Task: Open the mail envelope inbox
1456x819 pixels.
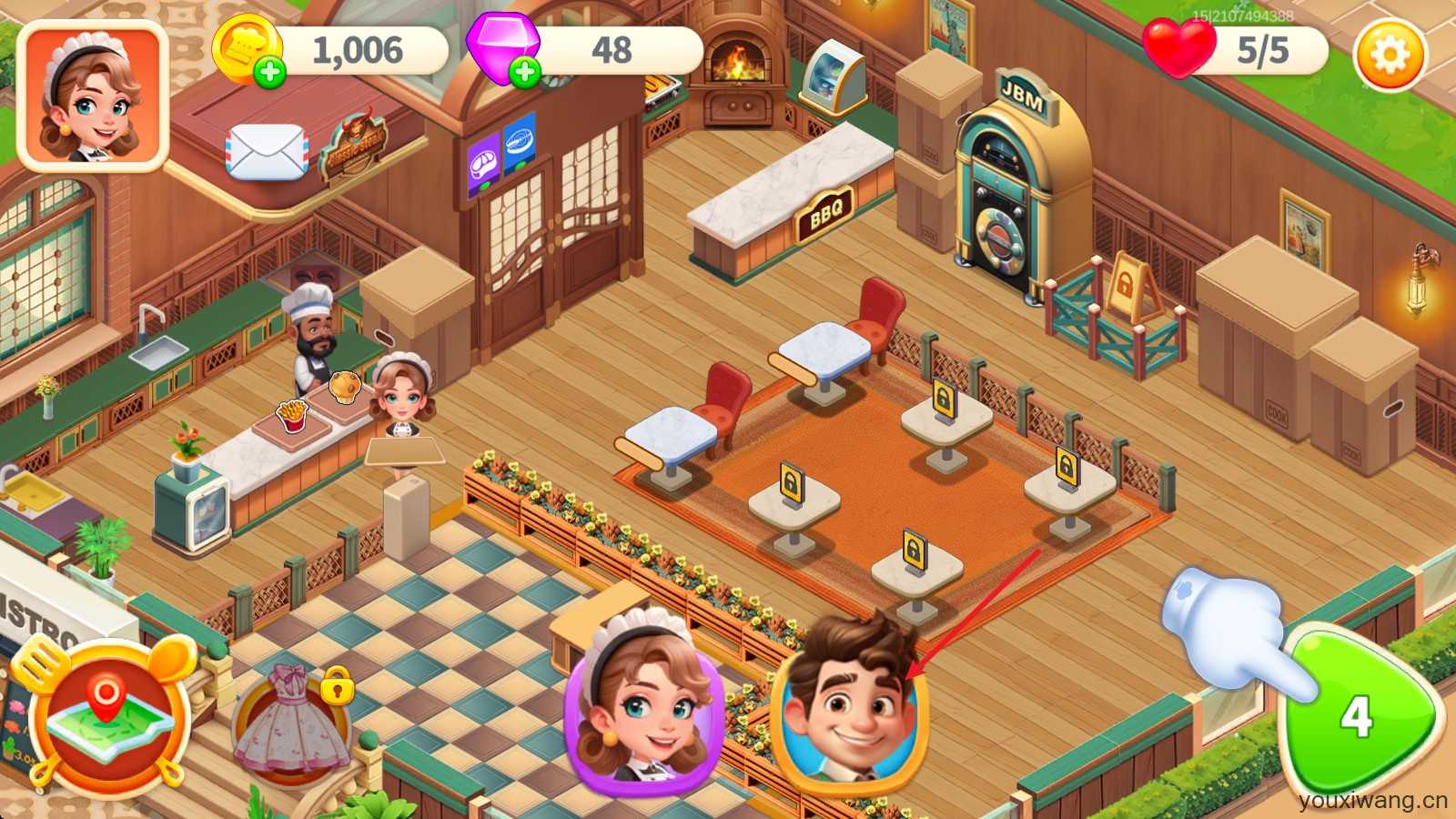Action: [267, 151]
